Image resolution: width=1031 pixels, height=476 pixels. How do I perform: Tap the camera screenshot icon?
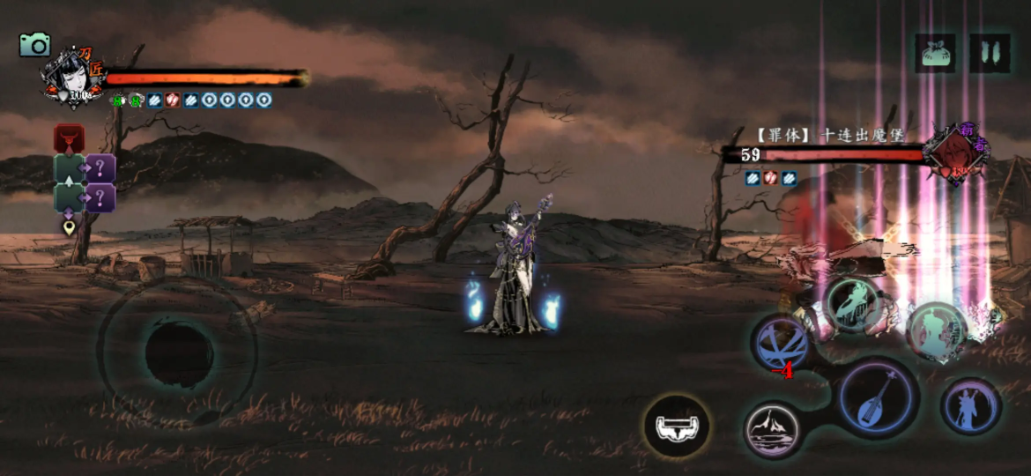coord(35,44)
